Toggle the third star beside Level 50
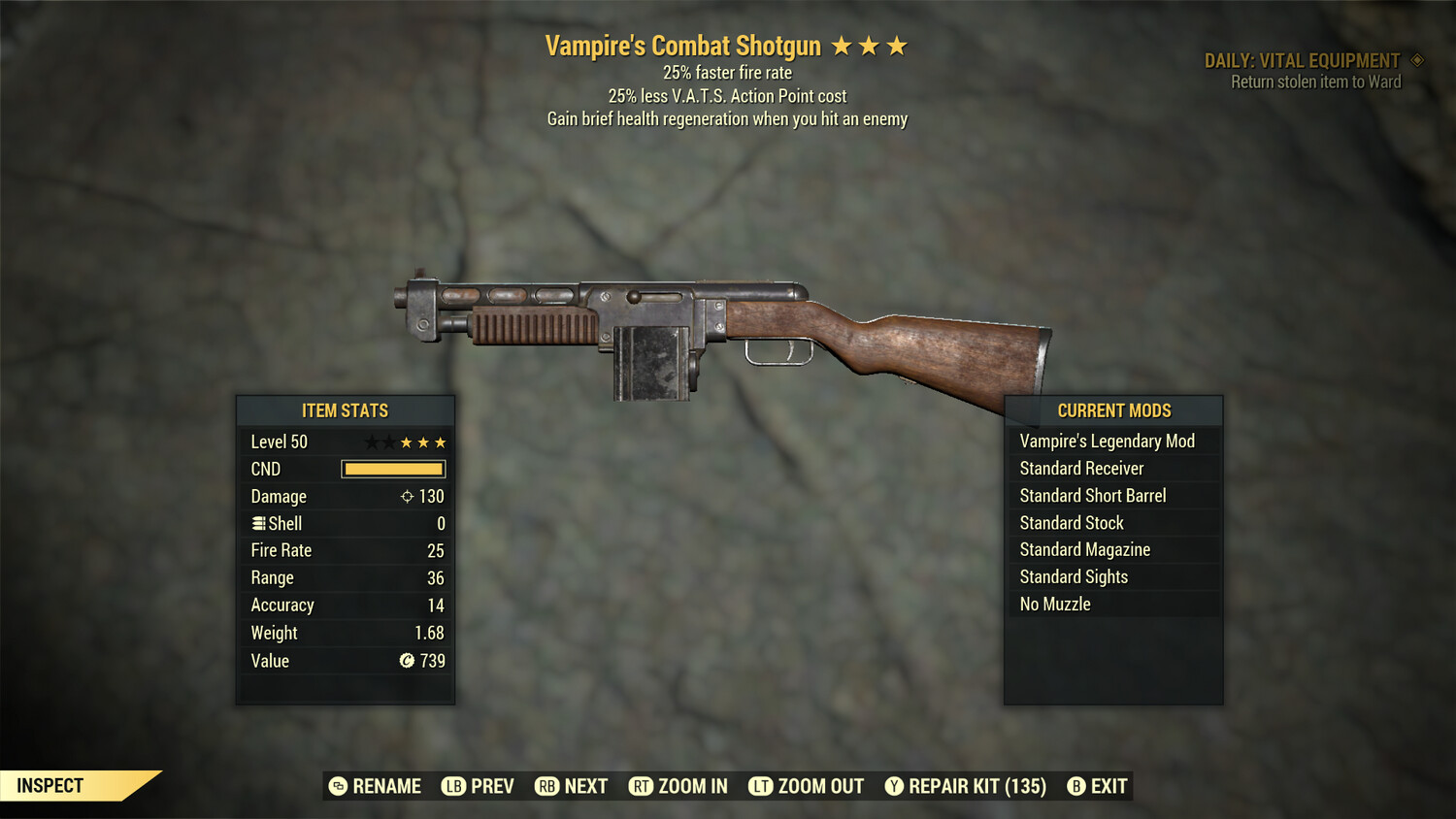 pyautogui.click(x=408, y=442)
